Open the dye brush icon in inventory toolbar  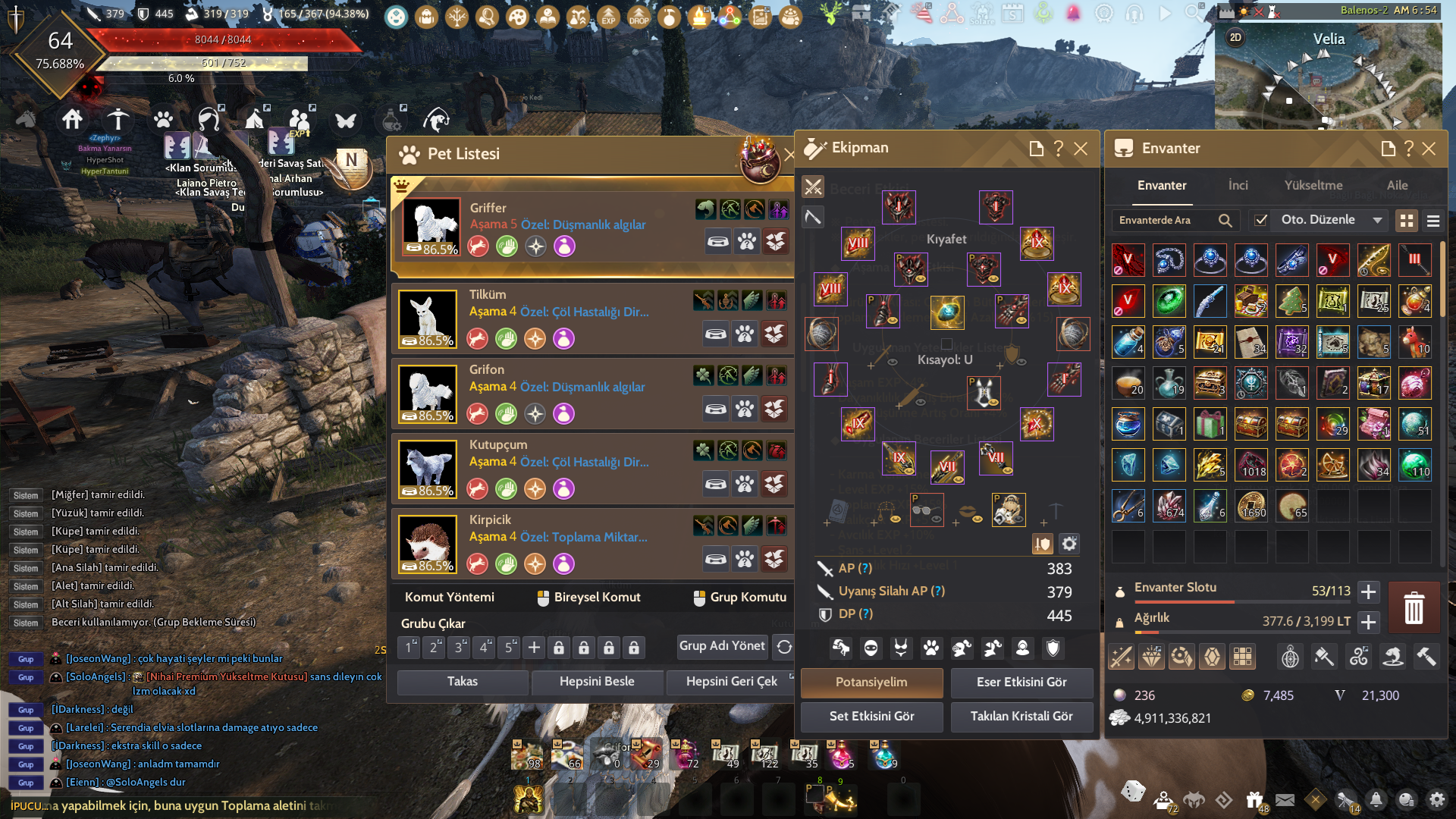coord(1326,657)
